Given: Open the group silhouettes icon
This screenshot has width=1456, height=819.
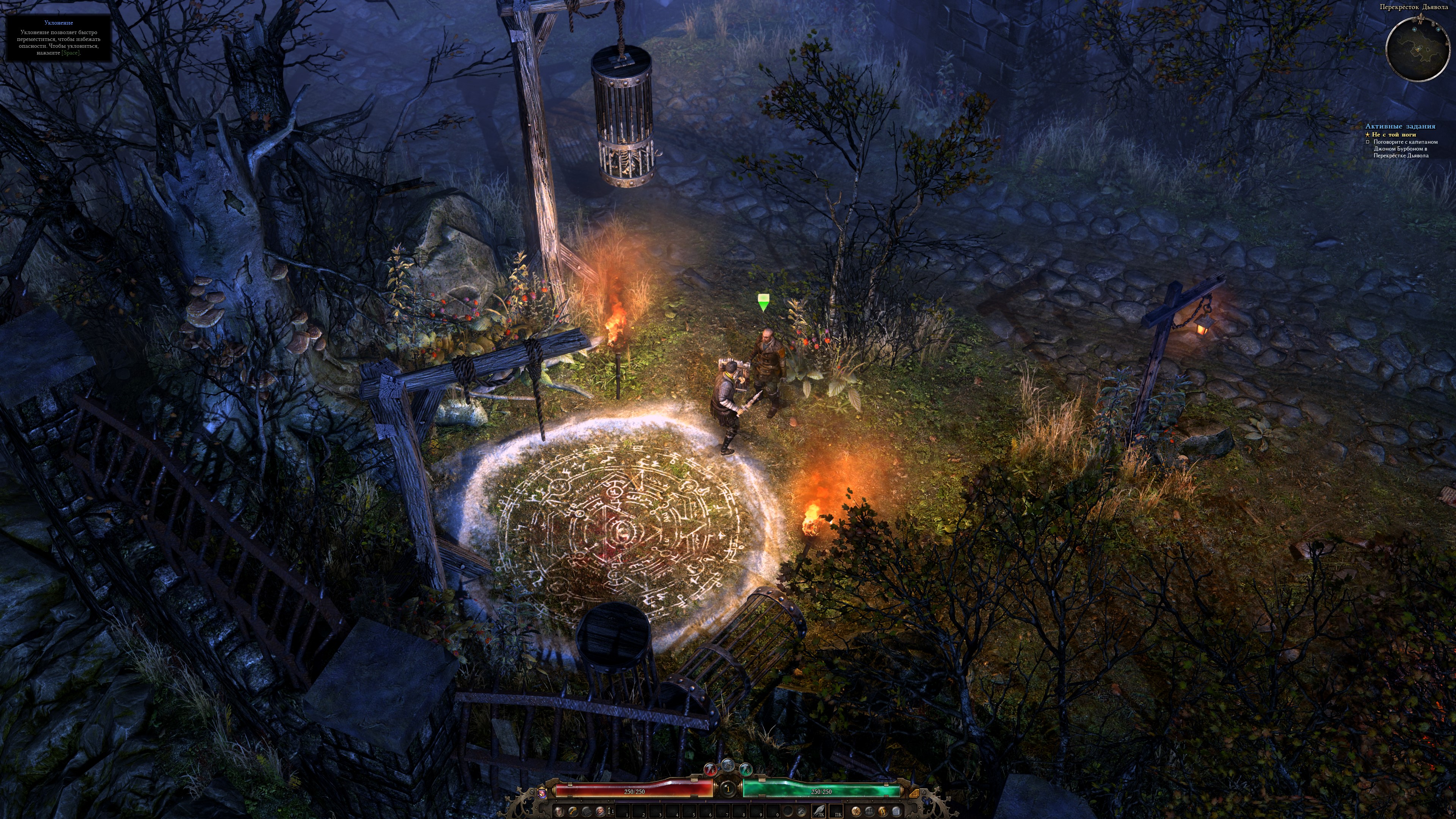Looking at the screenshot, I should point(870,811).
